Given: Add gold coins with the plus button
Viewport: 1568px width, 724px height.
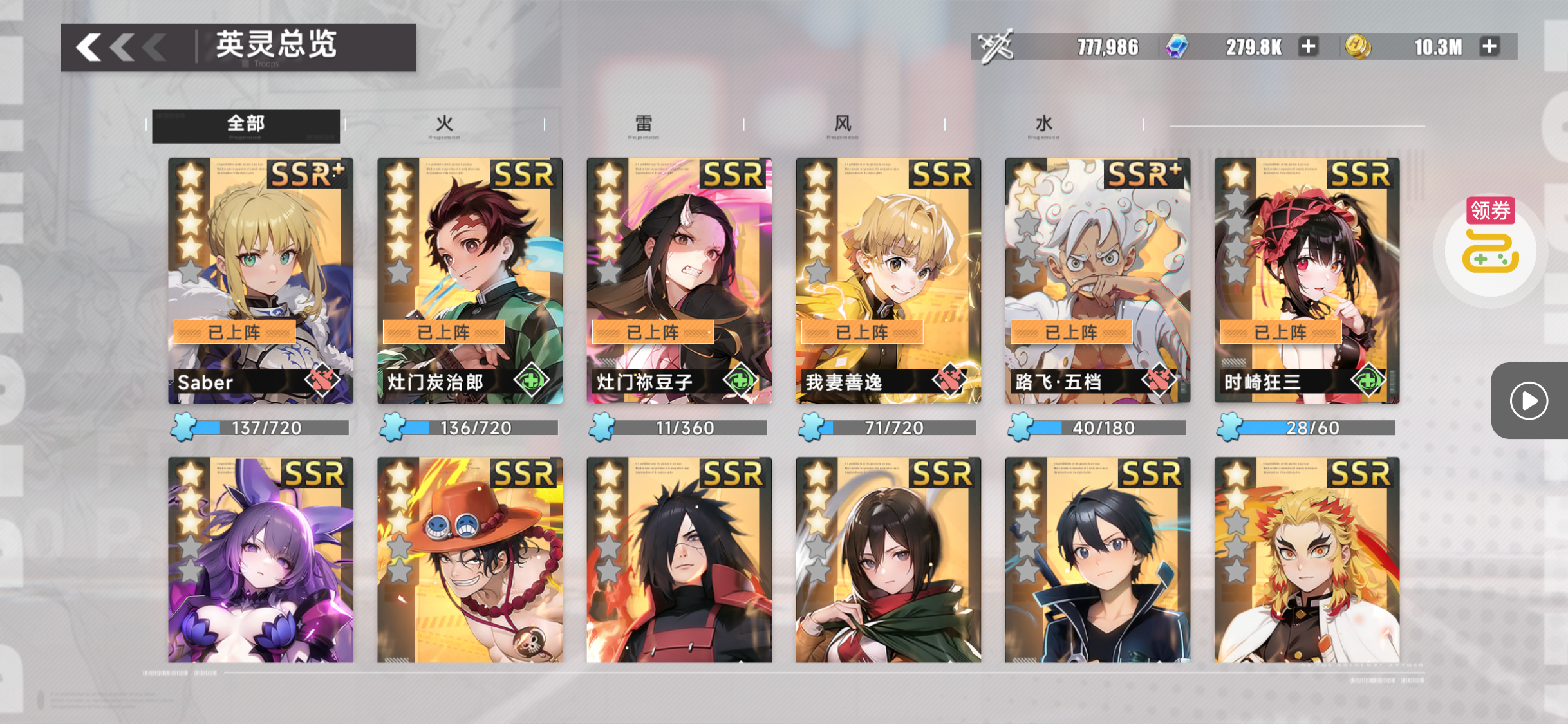Looking at the screenshot, I should point(1489,47).
